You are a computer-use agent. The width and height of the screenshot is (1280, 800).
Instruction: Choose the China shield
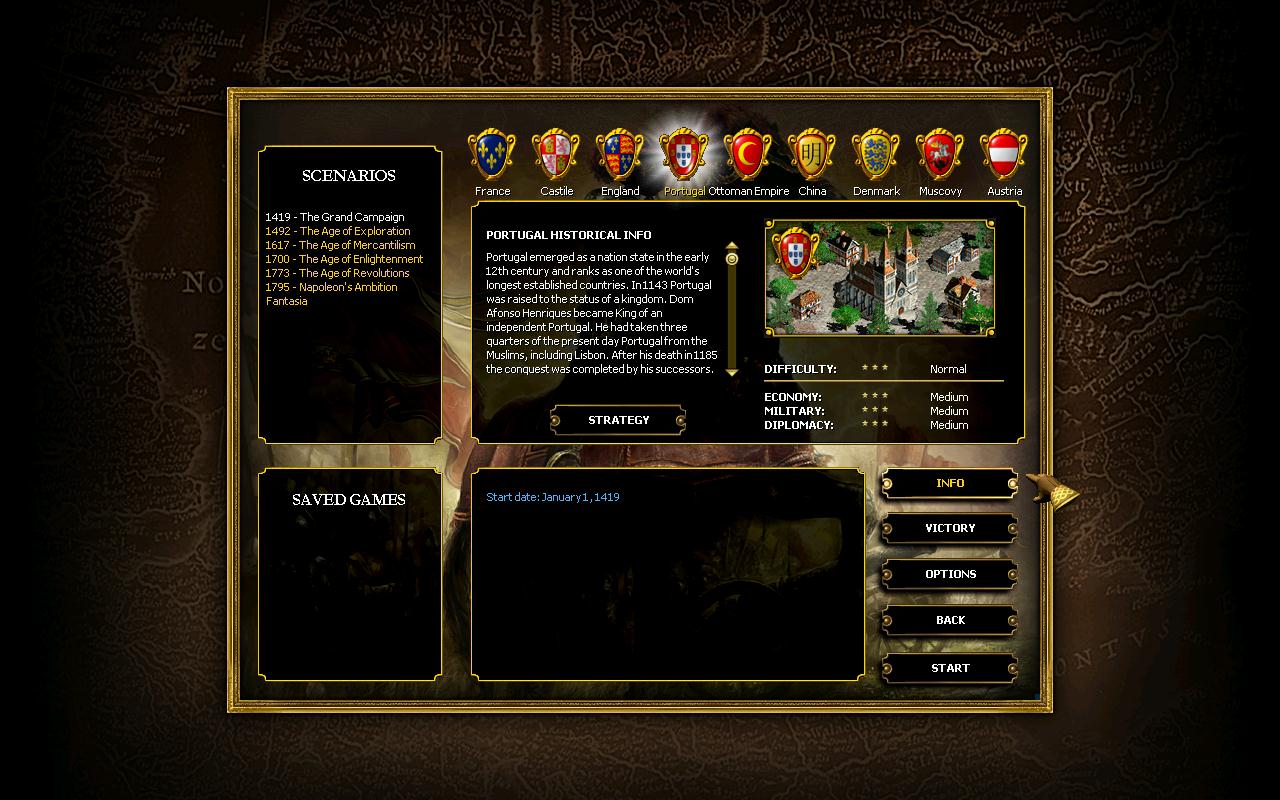pyautogui.click(x=812, y=154)
